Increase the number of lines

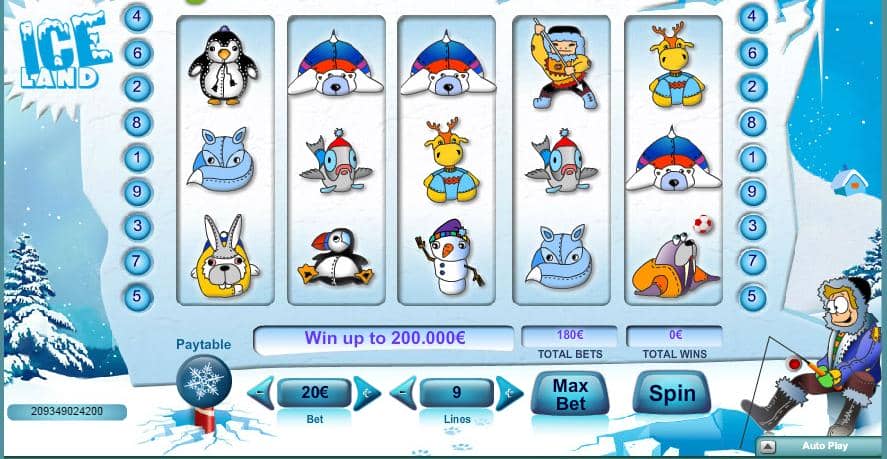point(509,393)
